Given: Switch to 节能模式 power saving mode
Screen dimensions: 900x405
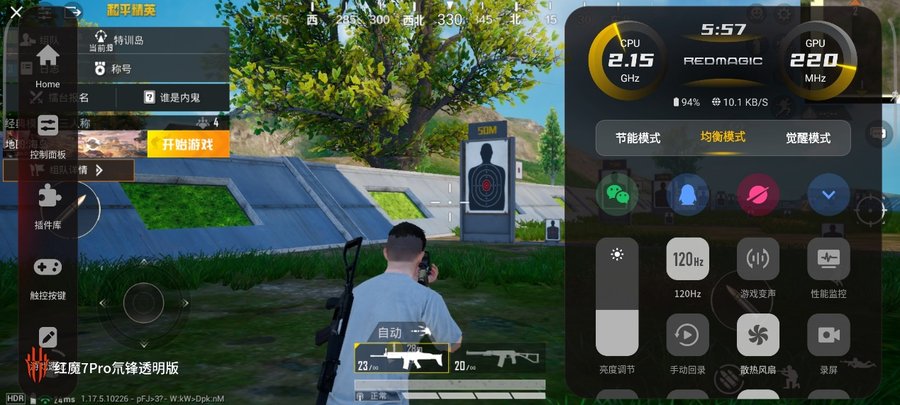Looking at the screenshot, I should (x=638, y=138).
